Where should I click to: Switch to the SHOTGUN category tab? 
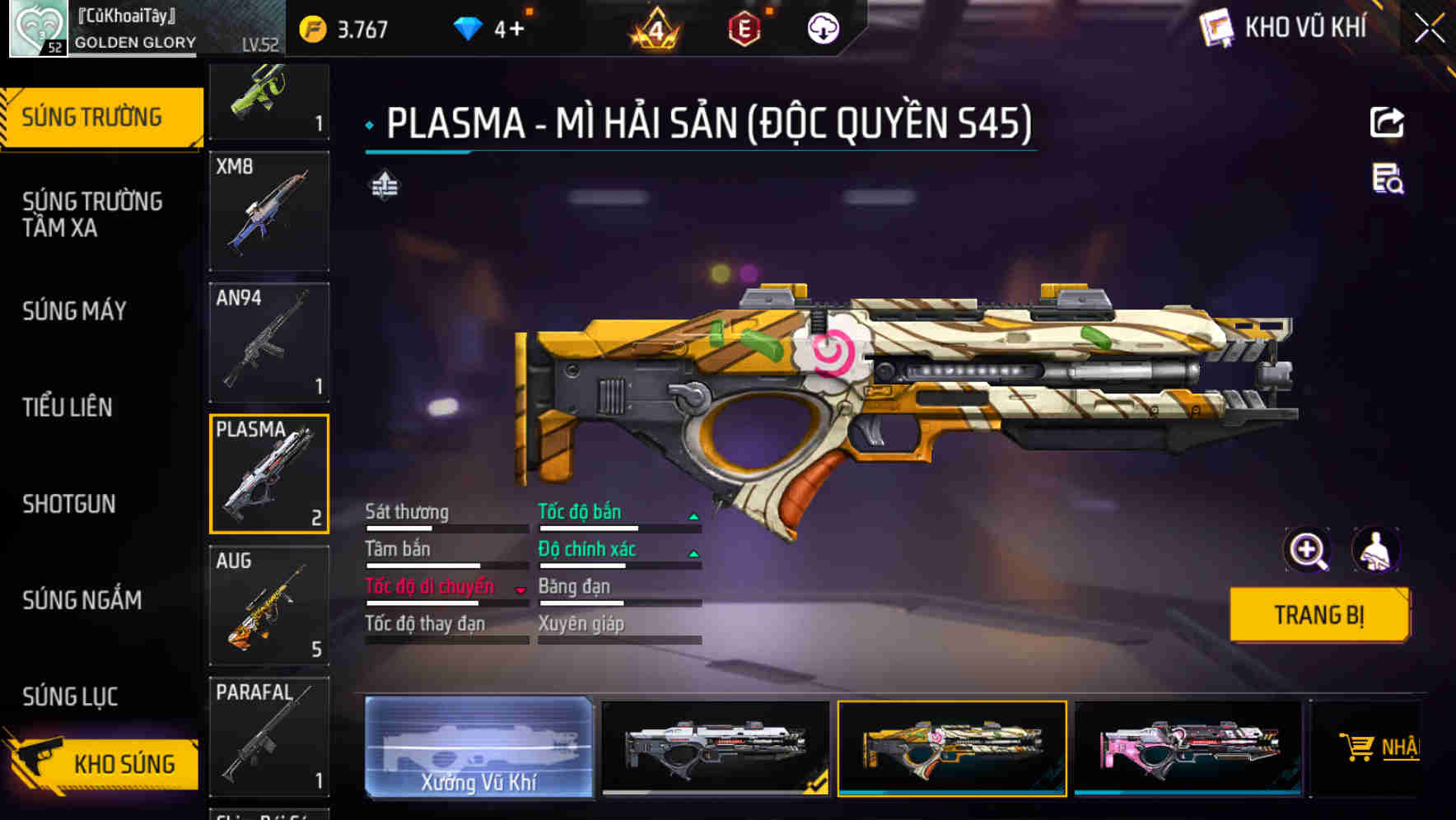pos(68,503)
